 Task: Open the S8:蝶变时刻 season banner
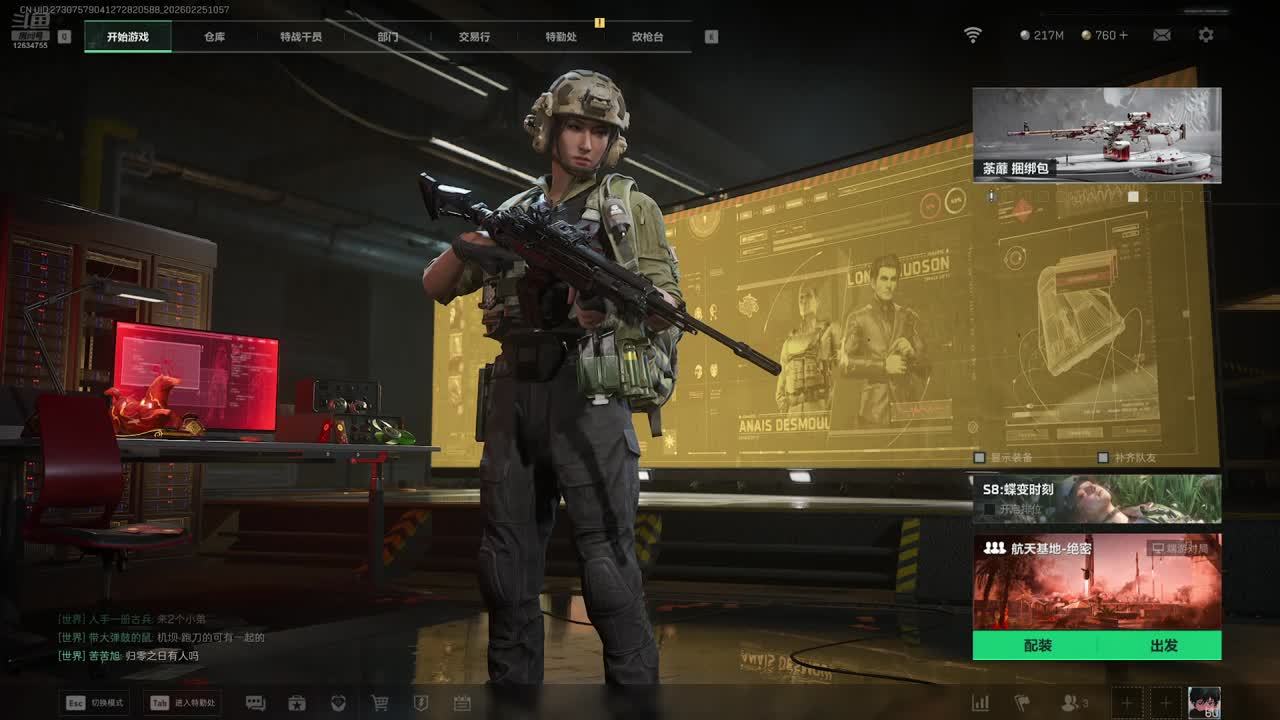1096,498
